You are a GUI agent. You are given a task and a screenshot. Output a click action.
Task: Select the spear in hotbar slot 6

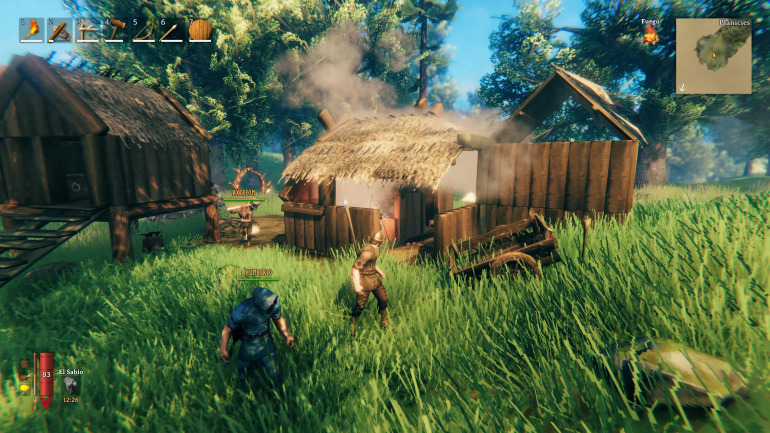pos(172,31)
